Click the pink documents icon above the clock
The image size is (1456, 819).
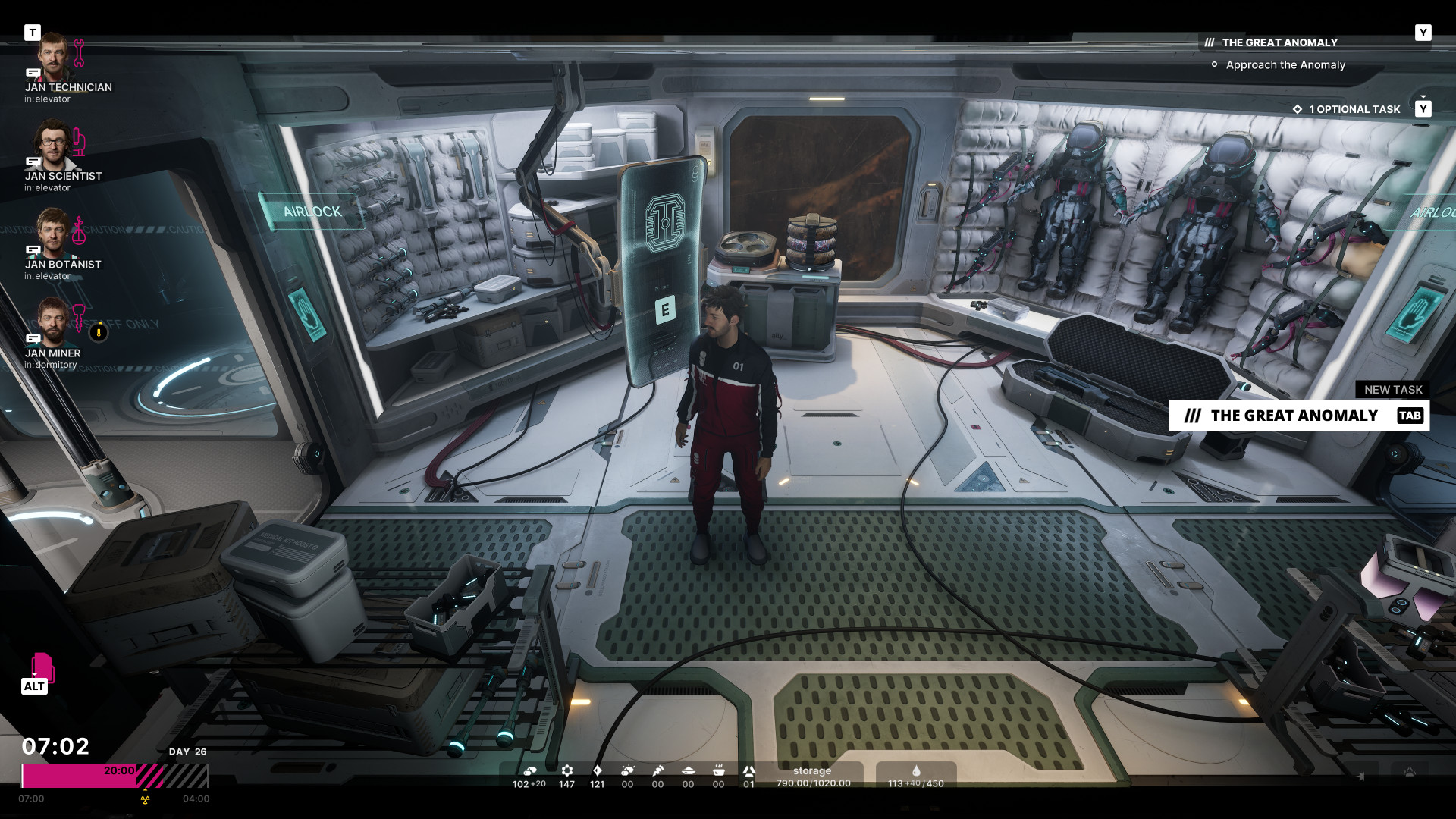click(x=42, y=667)
